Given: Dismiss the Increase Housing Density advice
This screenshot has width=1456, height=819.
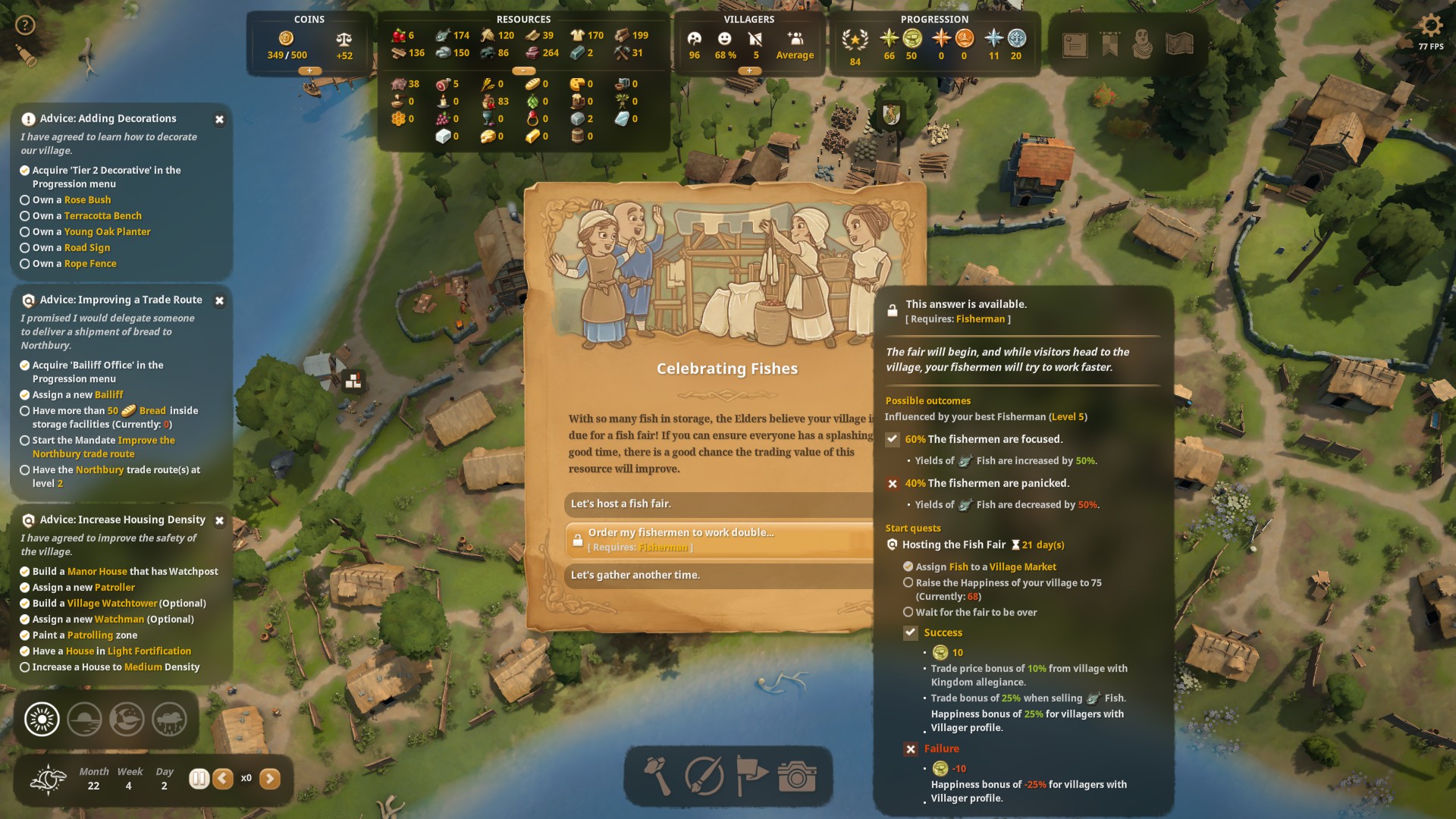Looking at the screenshot, I should point(219,521).
